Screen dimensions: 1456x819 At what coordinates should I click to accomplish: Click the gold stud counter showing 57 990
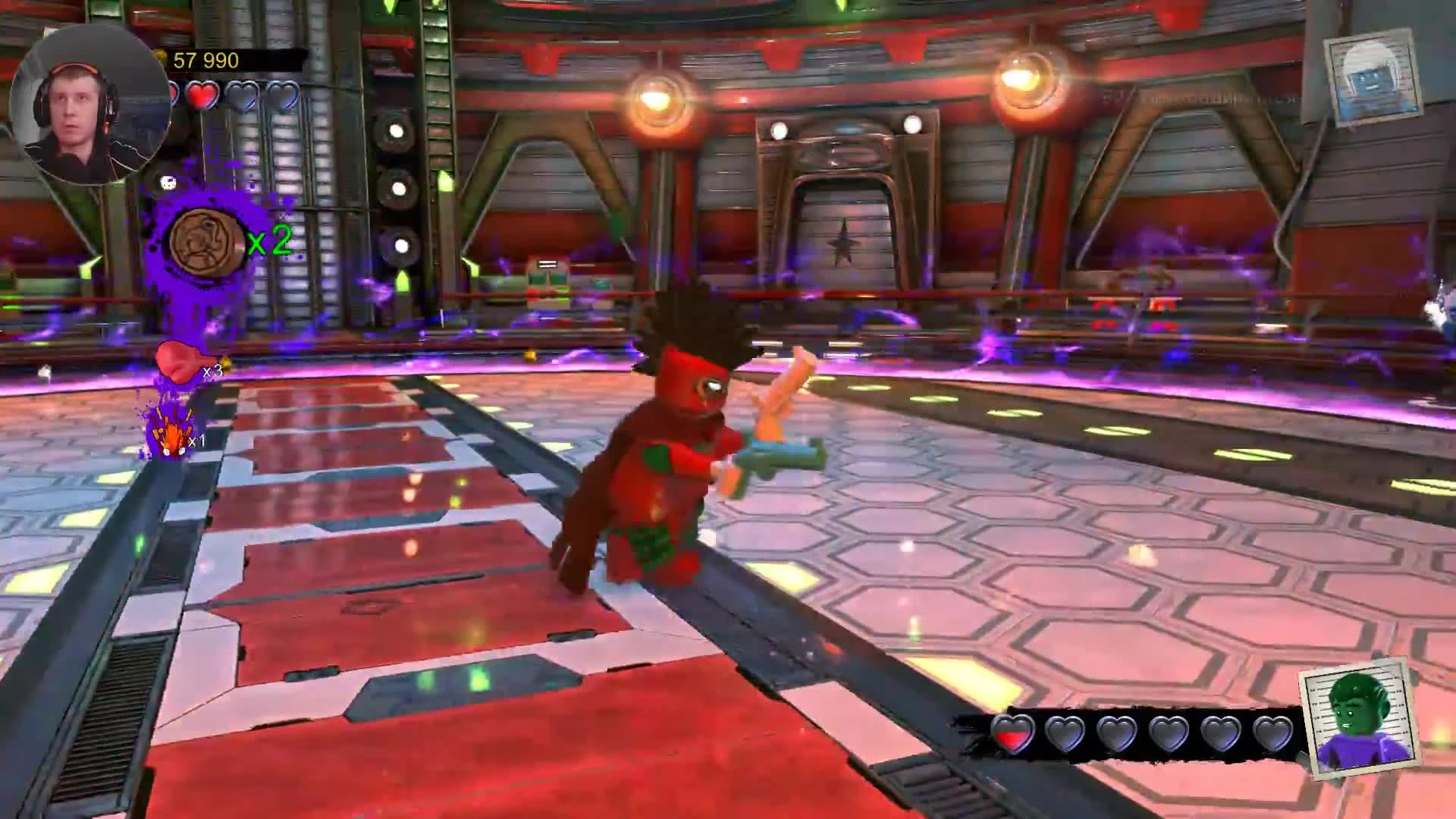coord(205,59)
